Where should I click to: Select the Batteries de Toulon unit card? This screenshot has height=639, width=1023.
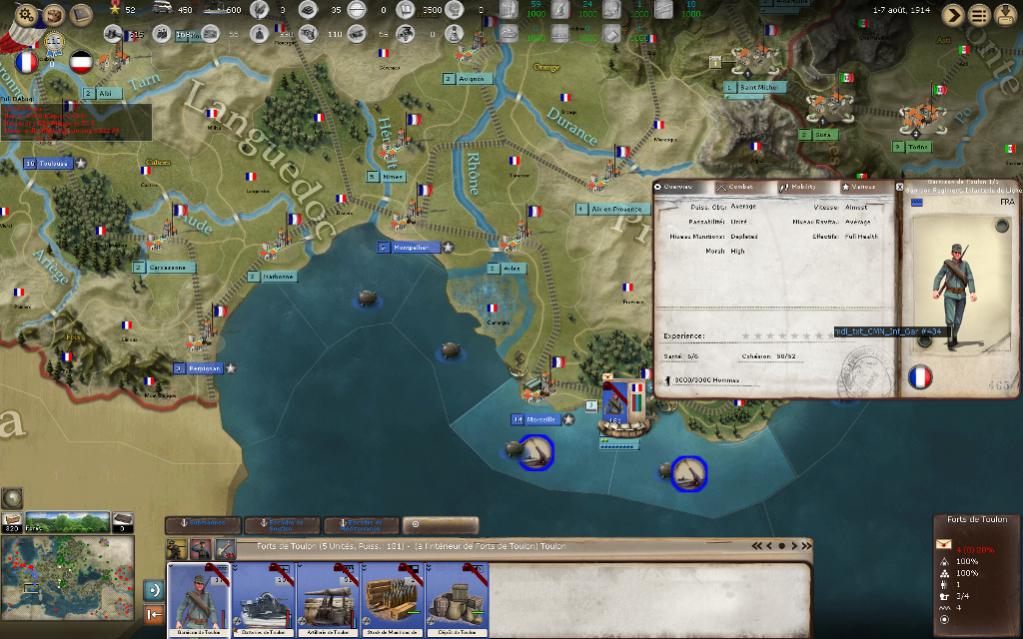pyautogui.click(x=263, y=598)
